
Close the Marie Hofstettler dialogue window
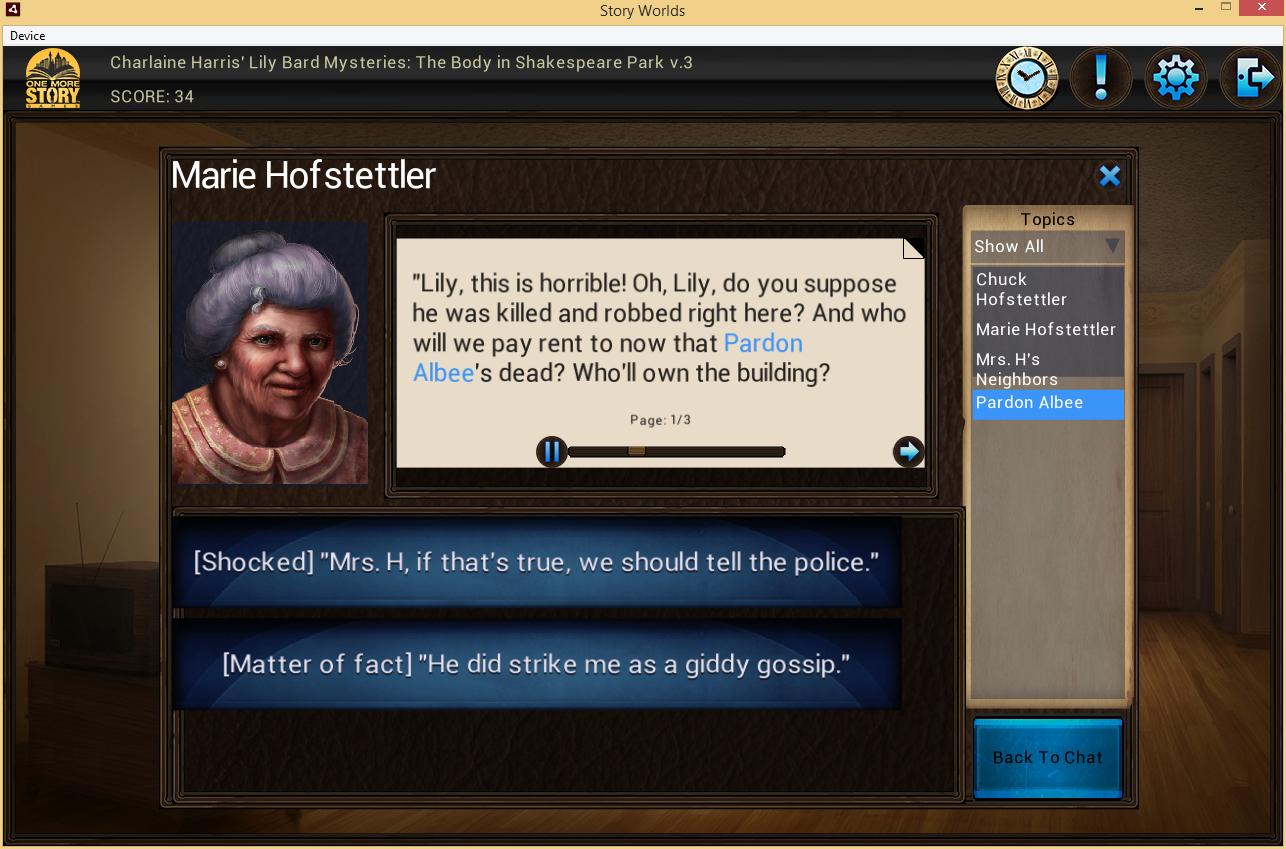click(1109, 177)
